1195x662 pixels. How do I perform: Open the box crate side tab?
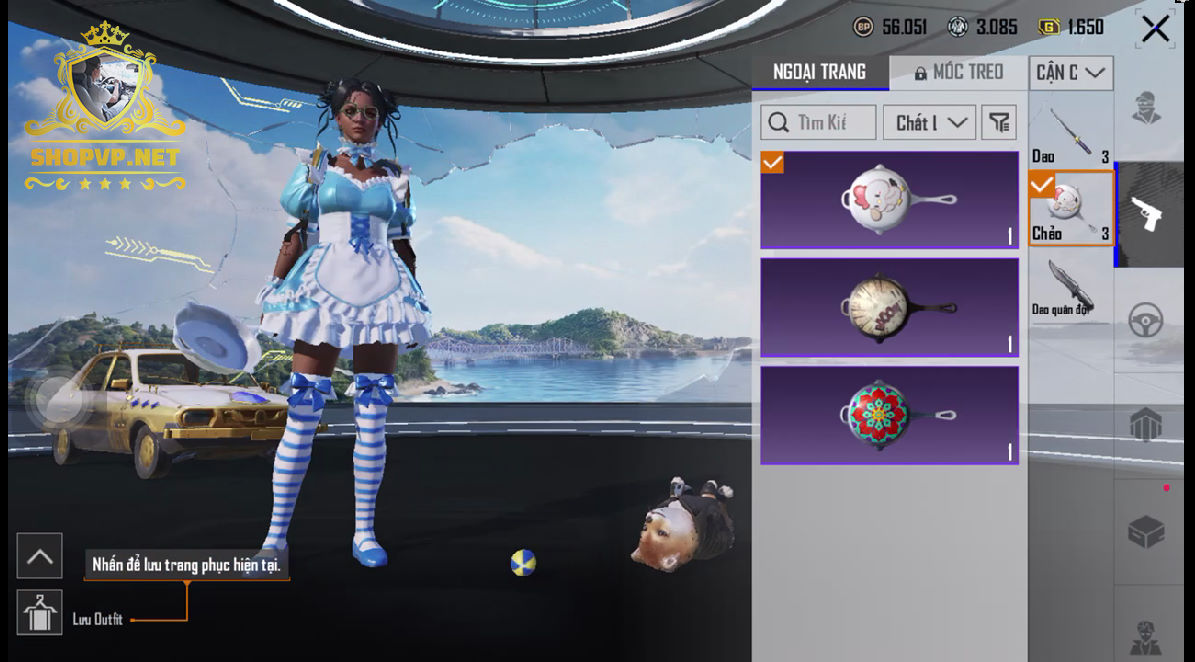(1145, 531)
